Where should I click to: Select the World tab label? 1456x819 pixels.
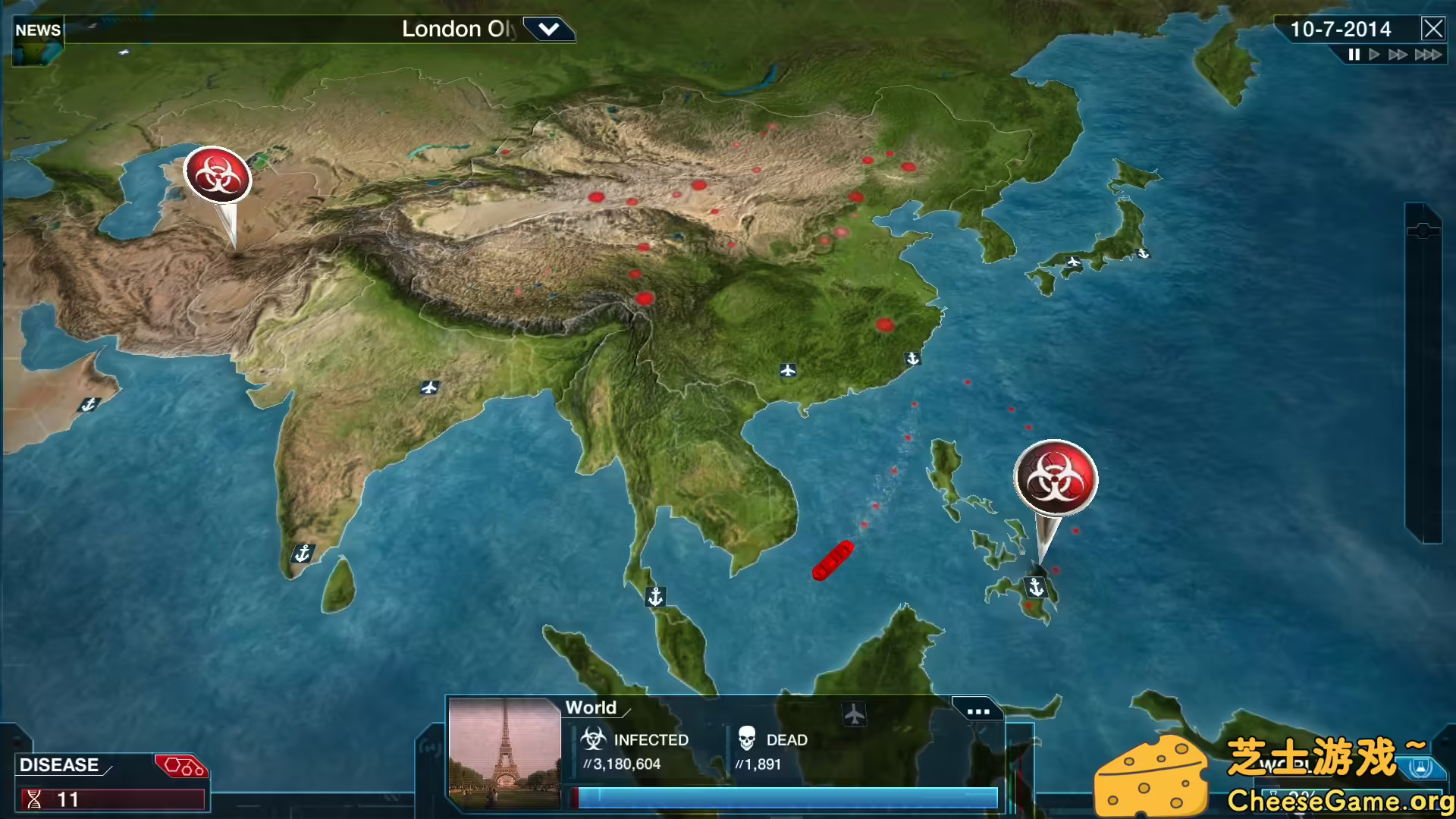click(592, 708)
